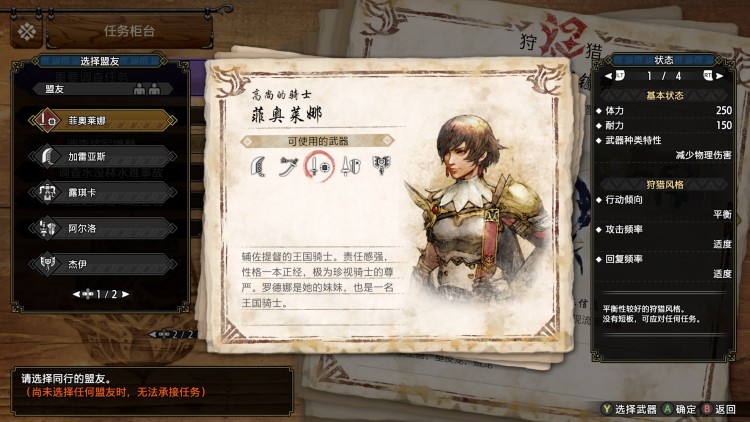Pick 露琪卡 as hunting ally

[100, 192]
